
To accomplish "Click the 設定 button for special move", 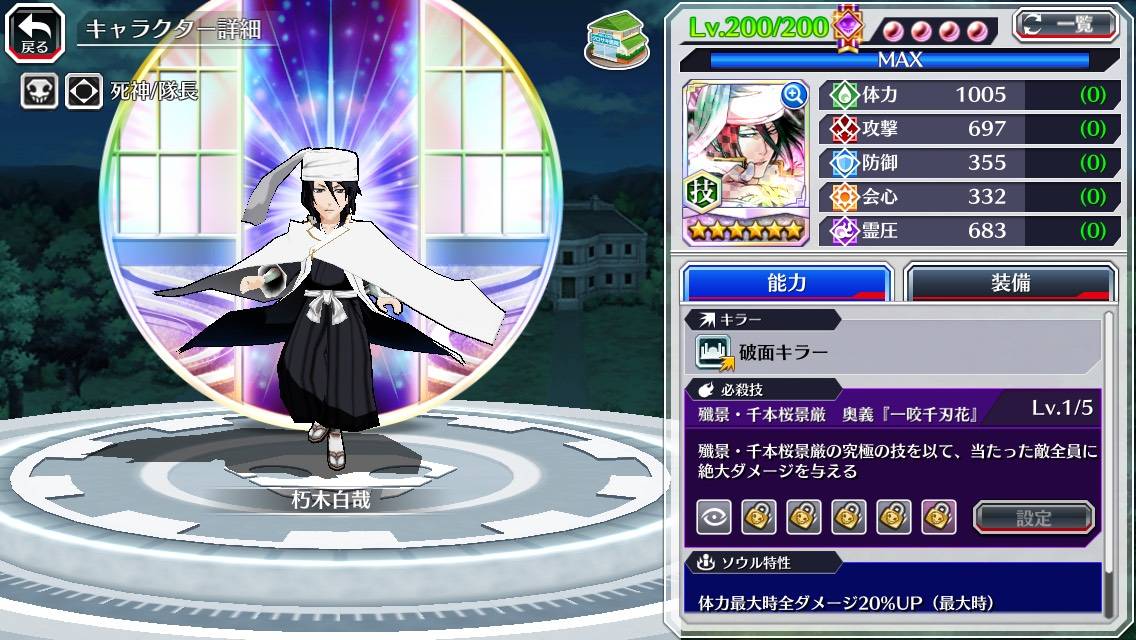I will [1033, 517].
